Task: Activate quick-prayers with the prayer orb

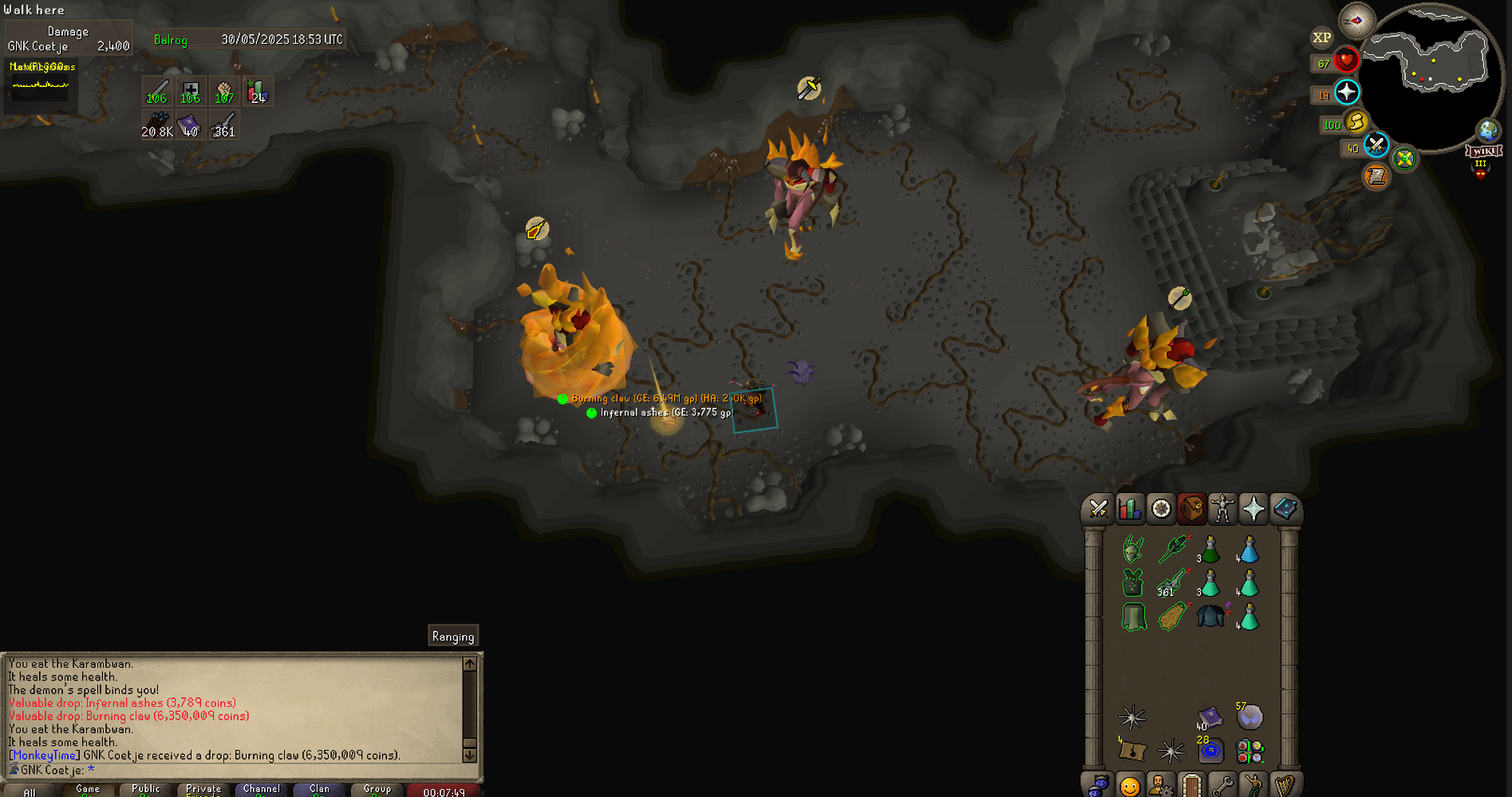Action: tap(1347, 93)
